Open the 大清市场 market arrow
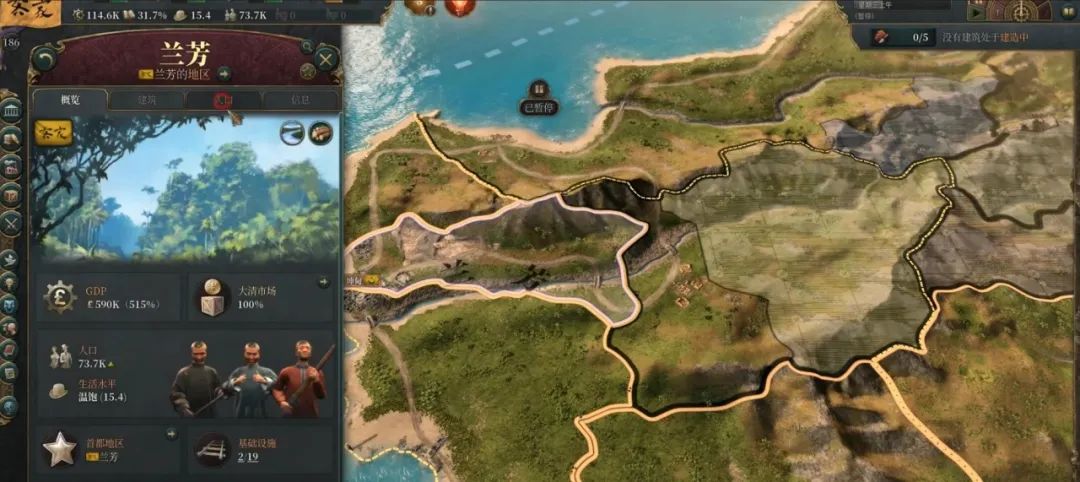The height and width of the screenshot is (482, 1080). point(323,283)
